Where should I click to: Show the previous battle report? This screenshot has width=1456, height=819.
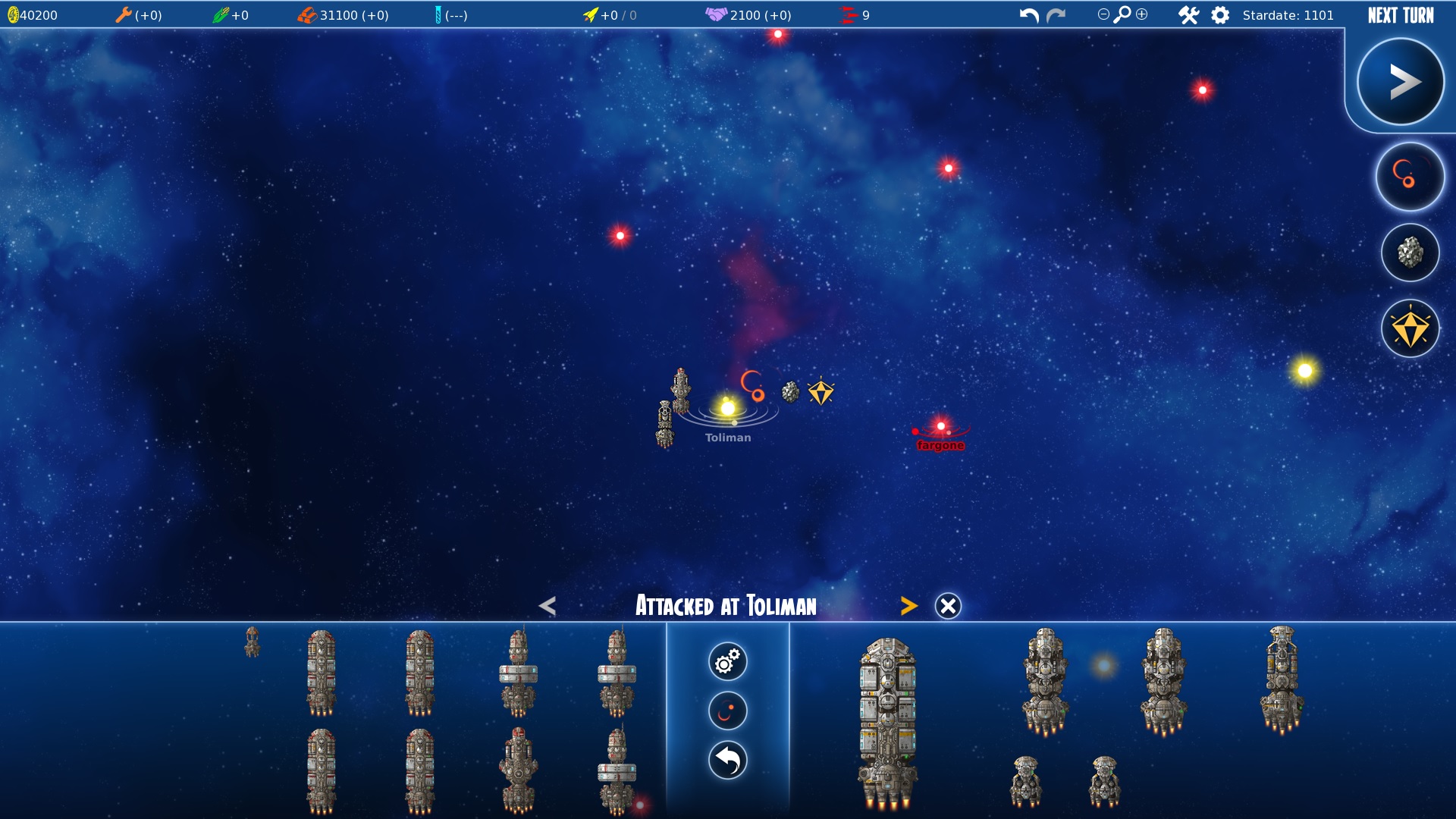[548, 606]
